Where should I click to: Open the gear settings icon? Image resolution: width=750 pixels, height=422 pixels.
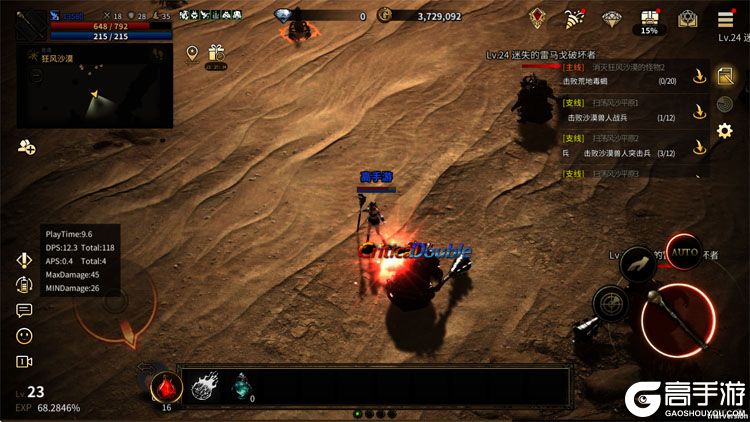725,130
